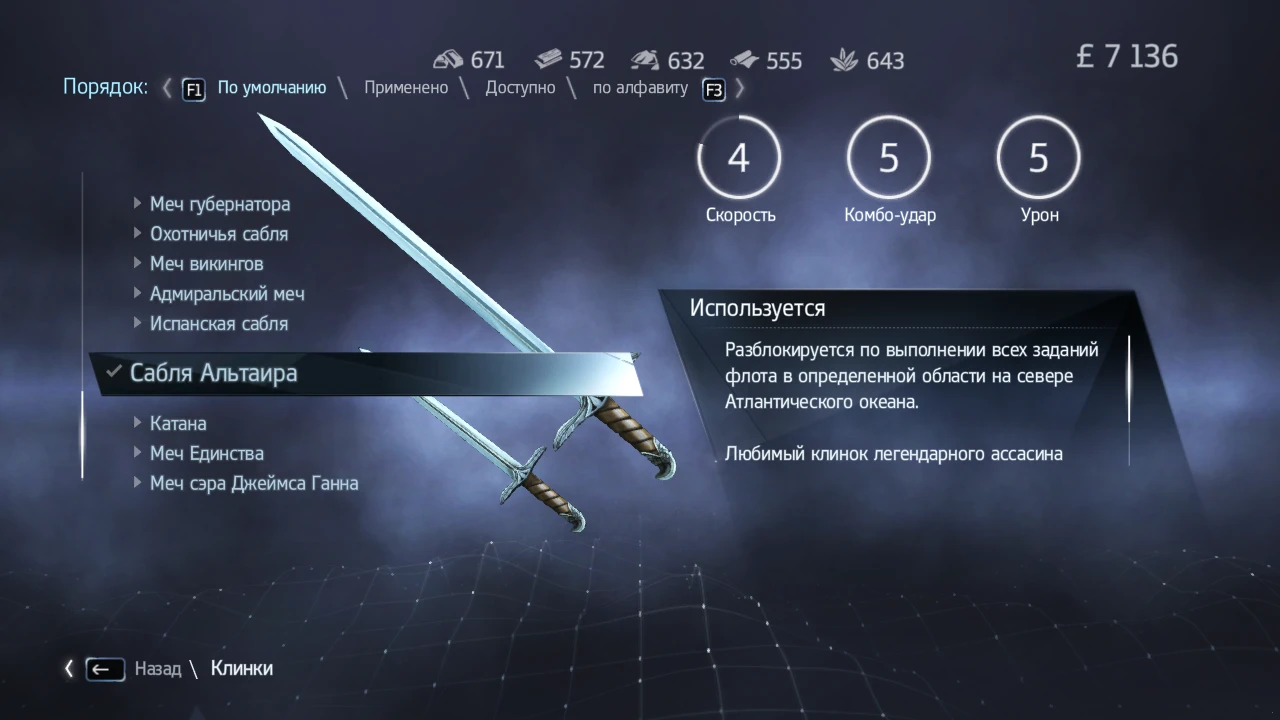The height and width of the screenshot is (720, 1280).
Task: Switch sorting to Доступно
Action: (x=521, y=87)
